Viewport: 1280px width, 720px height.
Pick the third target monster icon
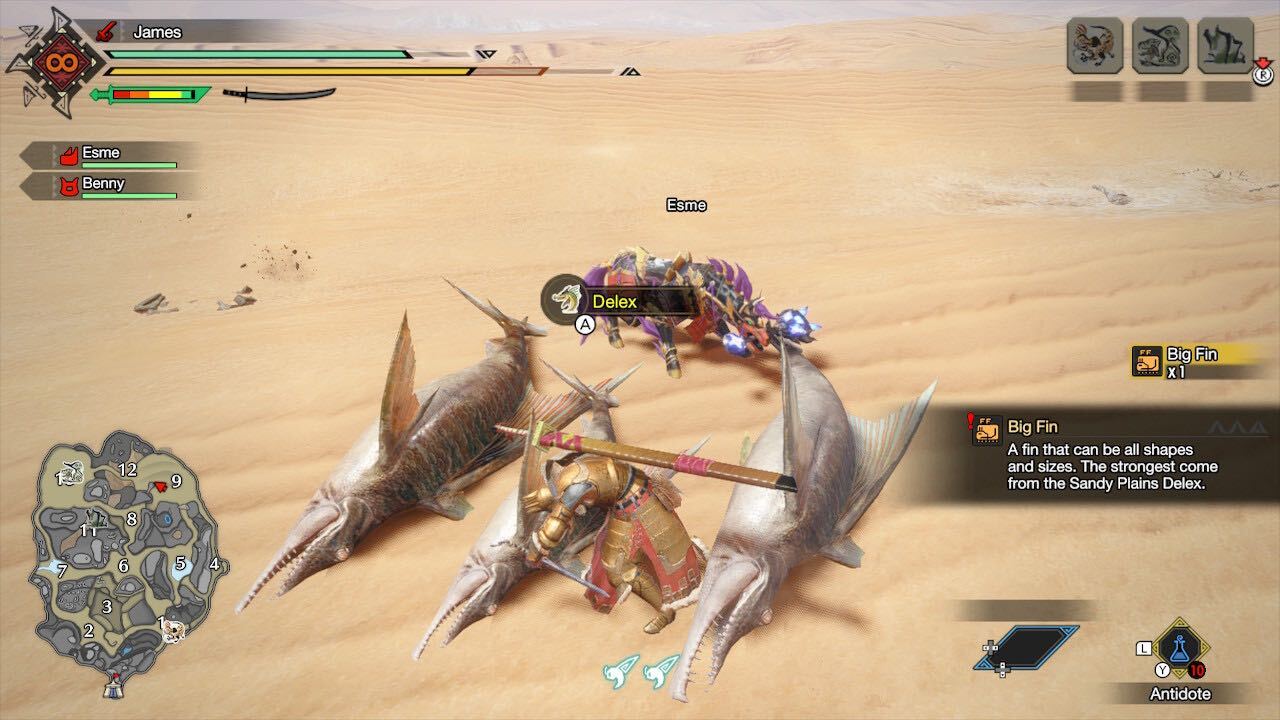click(x=1225, y=46)
